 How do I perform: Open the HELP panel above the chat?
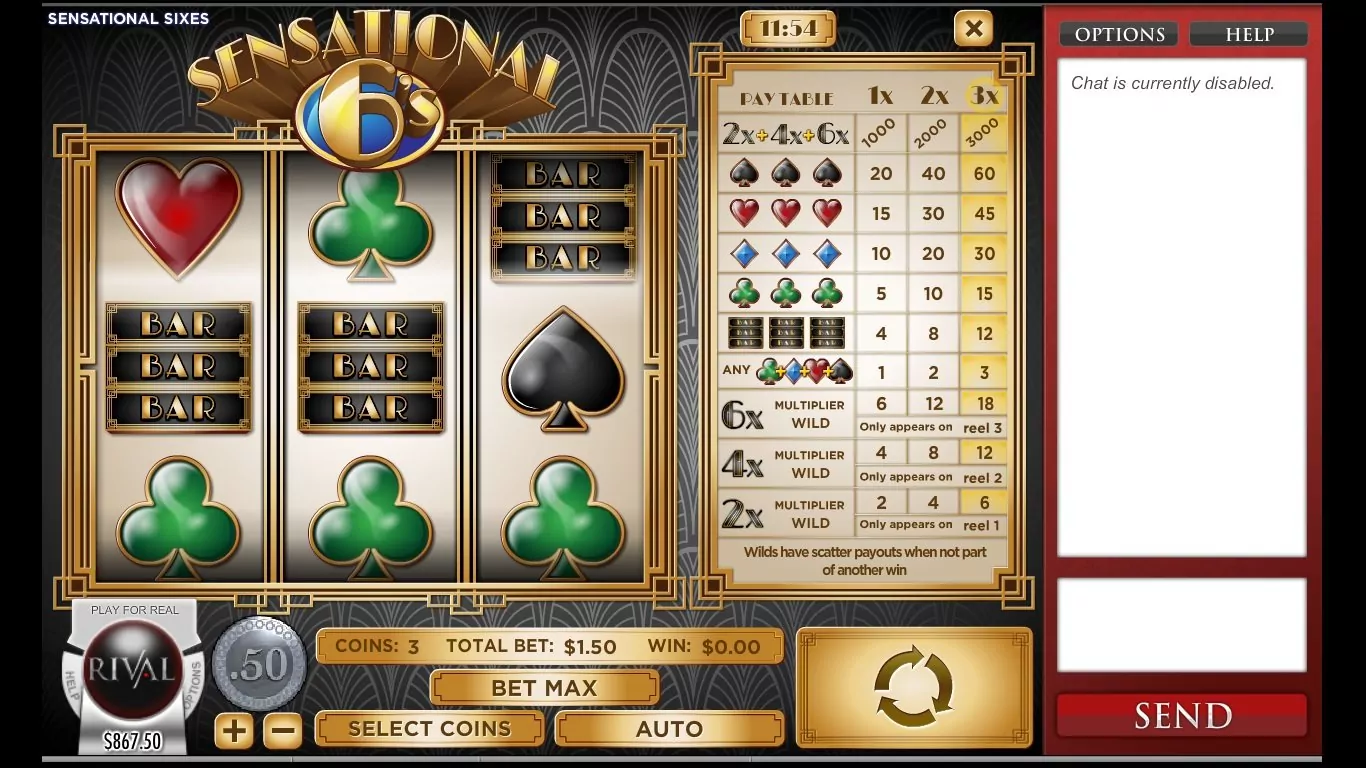click(x=1249, y=35)
